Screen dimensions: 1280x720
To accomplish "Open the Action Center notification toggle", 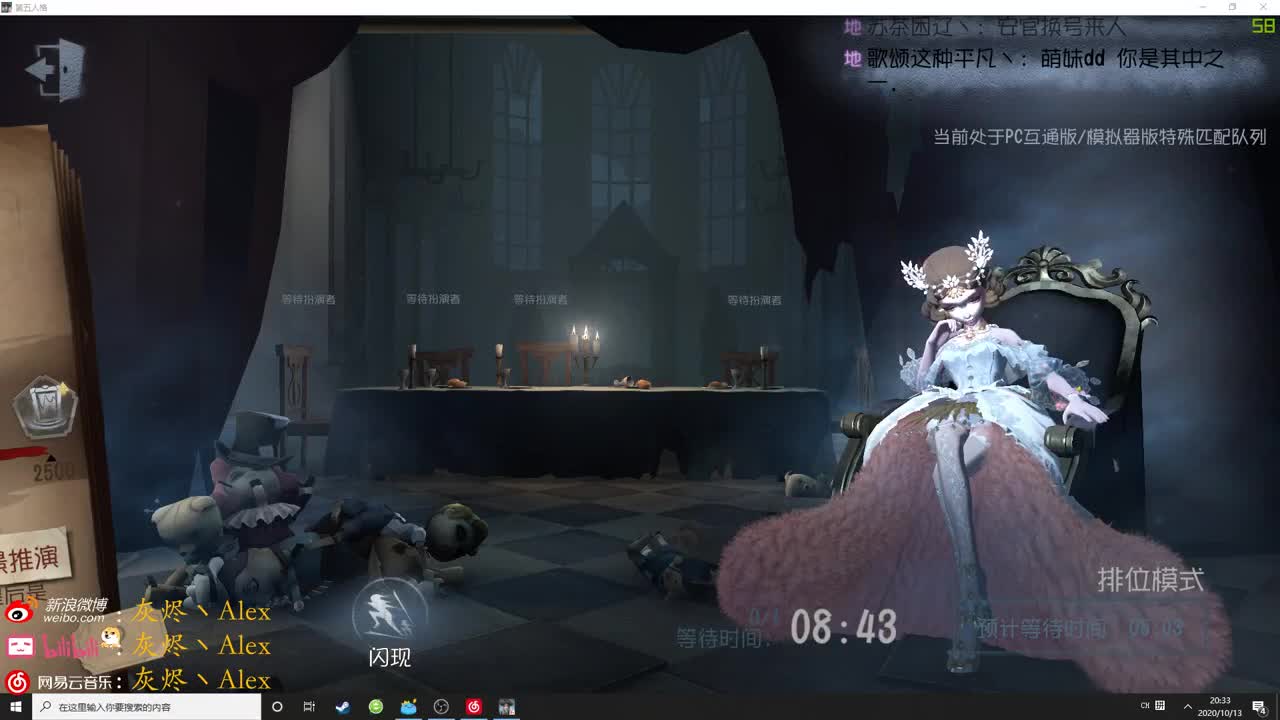I will 1258,707.
